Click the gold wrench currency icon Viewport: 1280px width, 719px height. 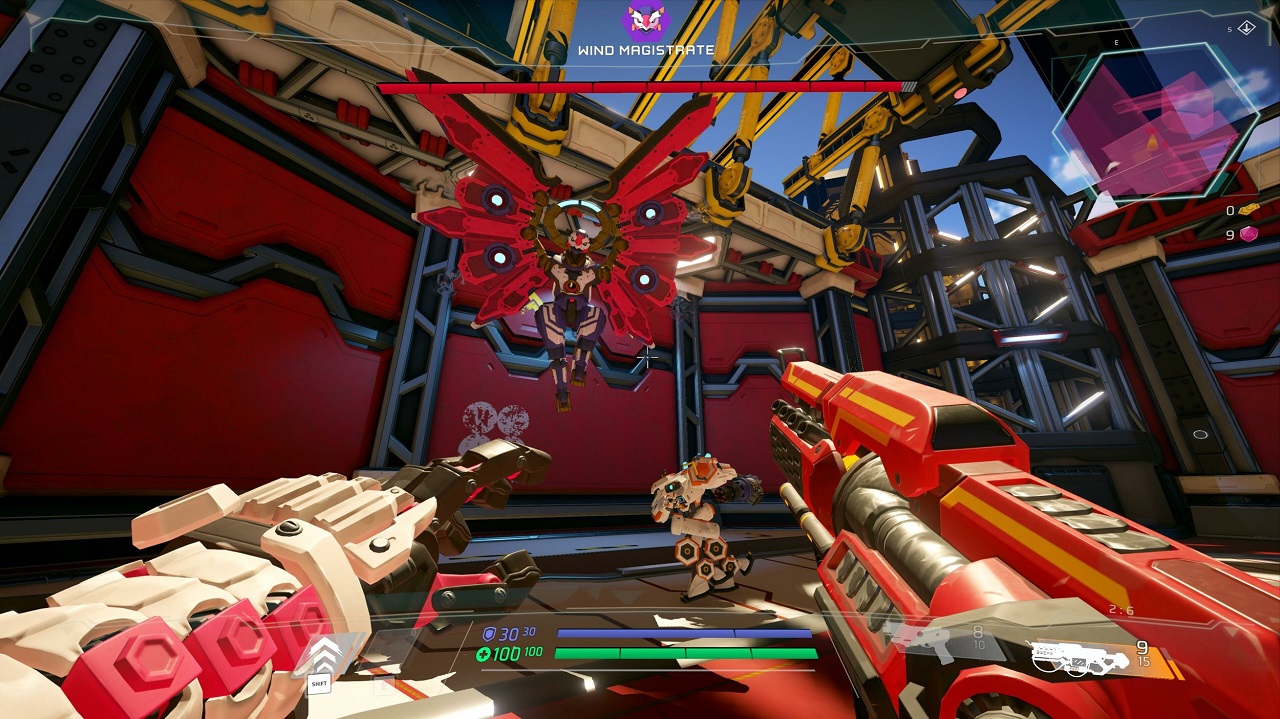(1248, 210)
